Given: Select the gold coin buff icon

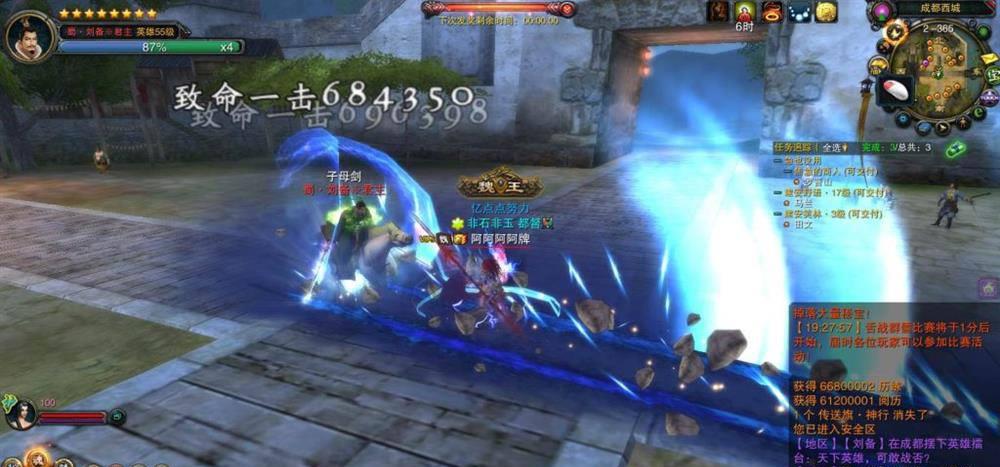Looking at the screenshot, I should tap(825, 11).
